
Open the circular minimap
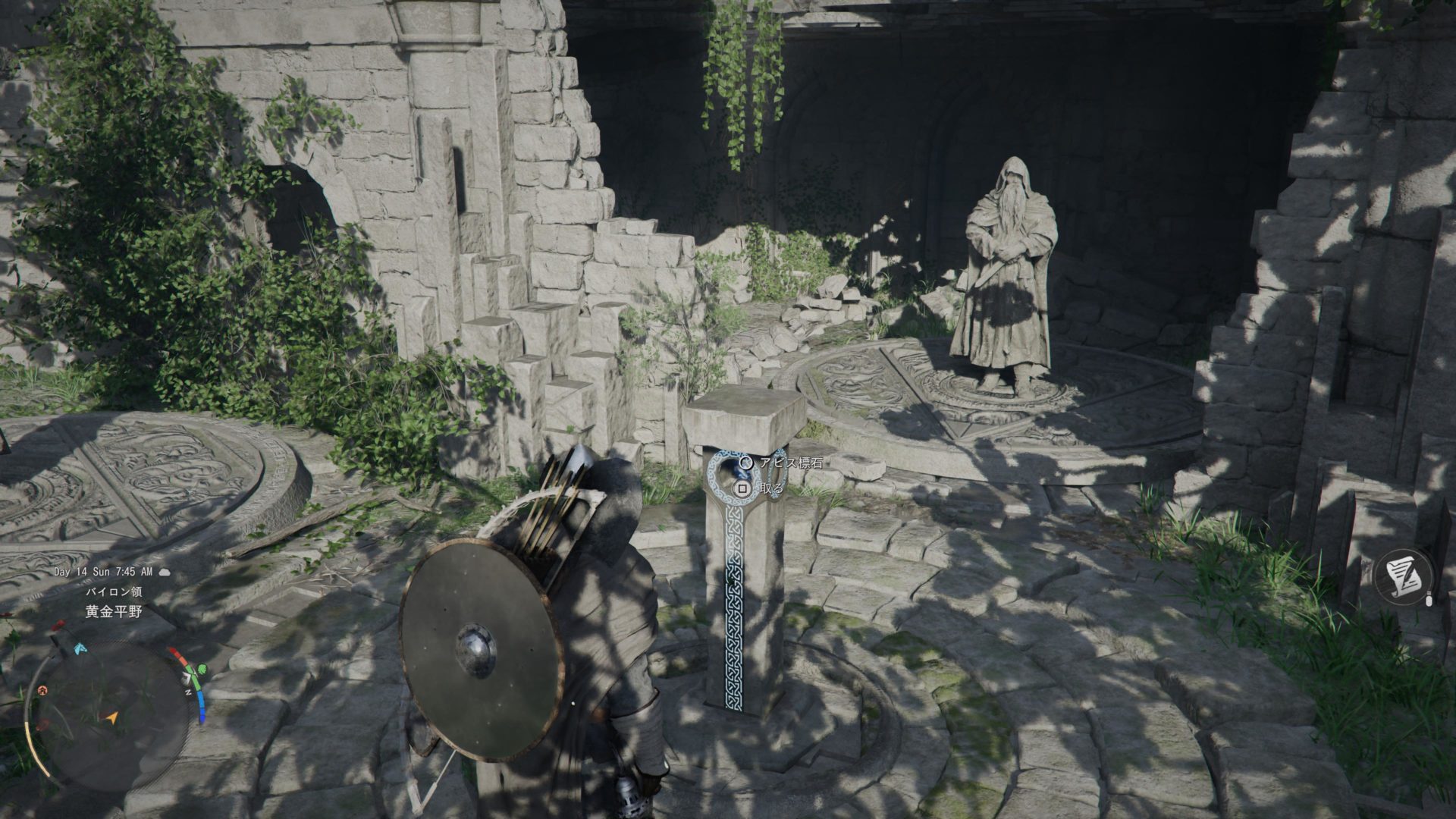[111, 717]
